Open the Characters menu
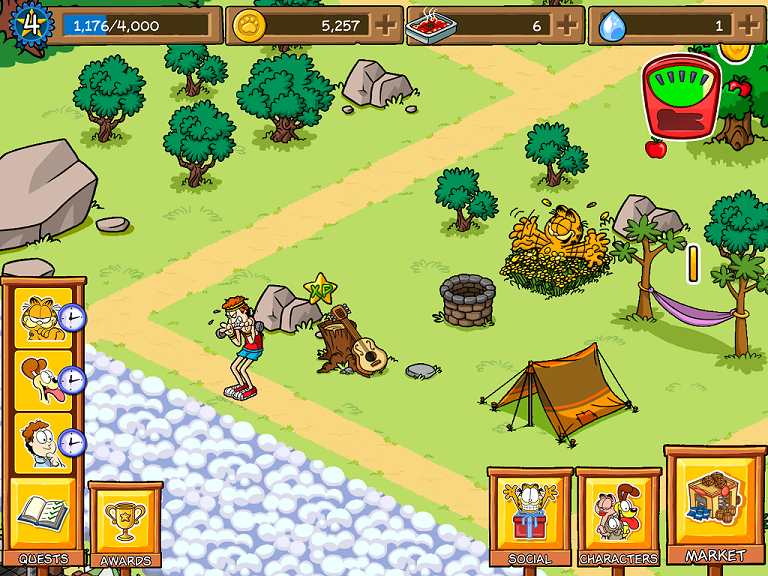The height and width of the screenshot is (576, 768). (619, 515)
